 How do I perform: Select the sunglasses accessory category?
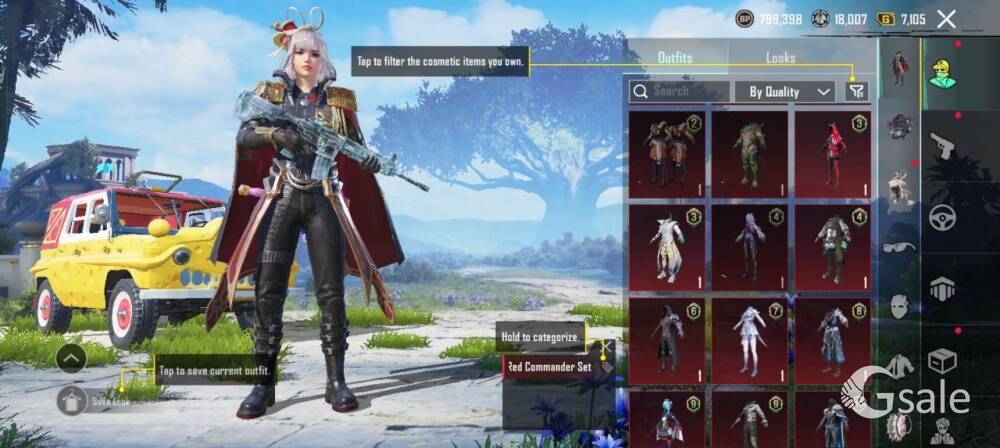click(900, 248)
